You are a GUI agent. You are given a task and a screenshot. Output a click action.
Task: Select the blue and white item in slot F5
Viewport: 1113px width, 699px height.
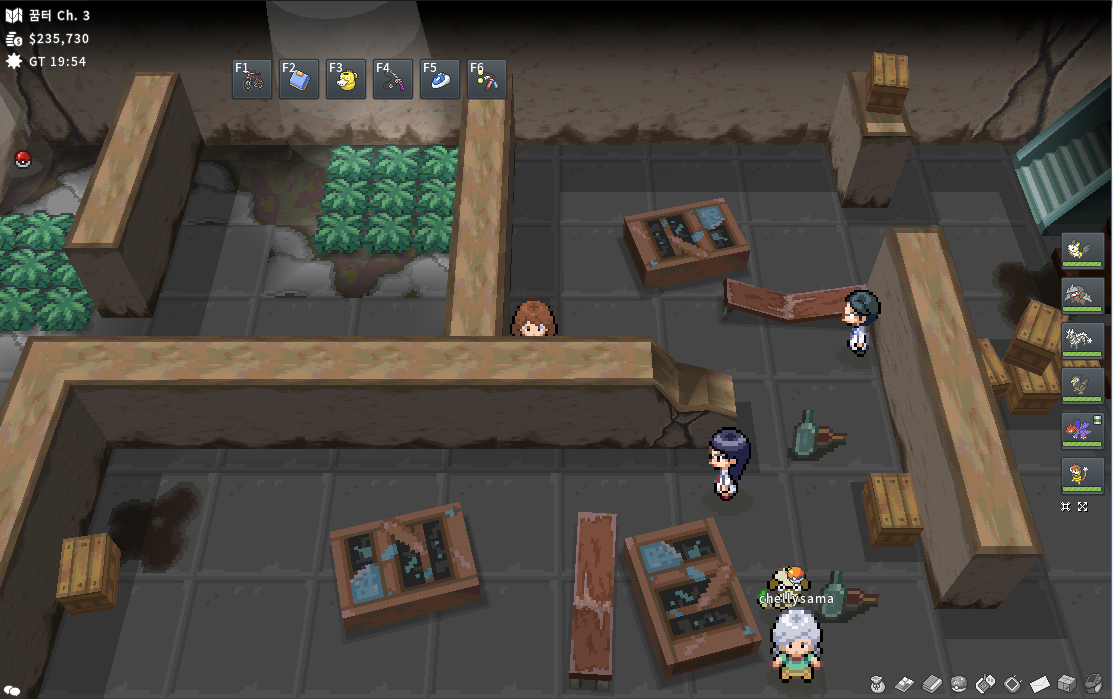click(441, 79)
